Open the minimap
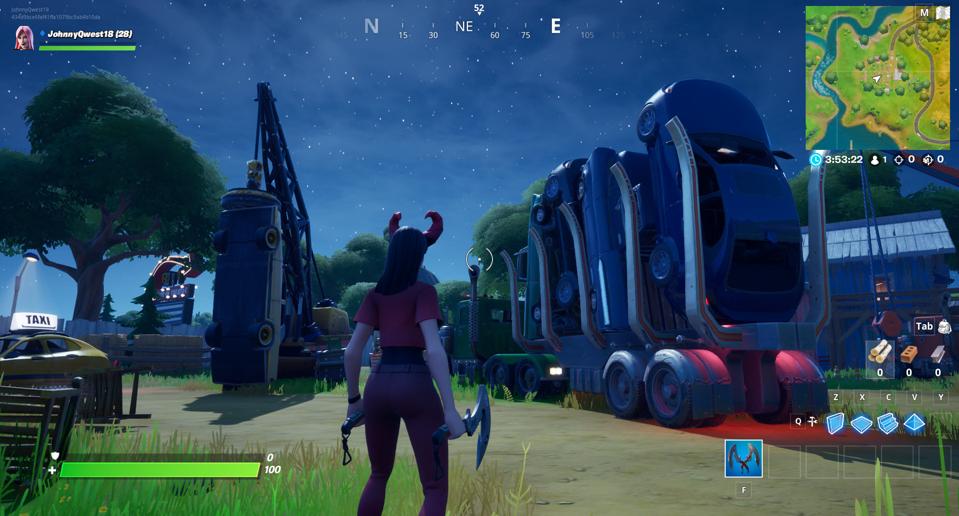 coord(877,78)
